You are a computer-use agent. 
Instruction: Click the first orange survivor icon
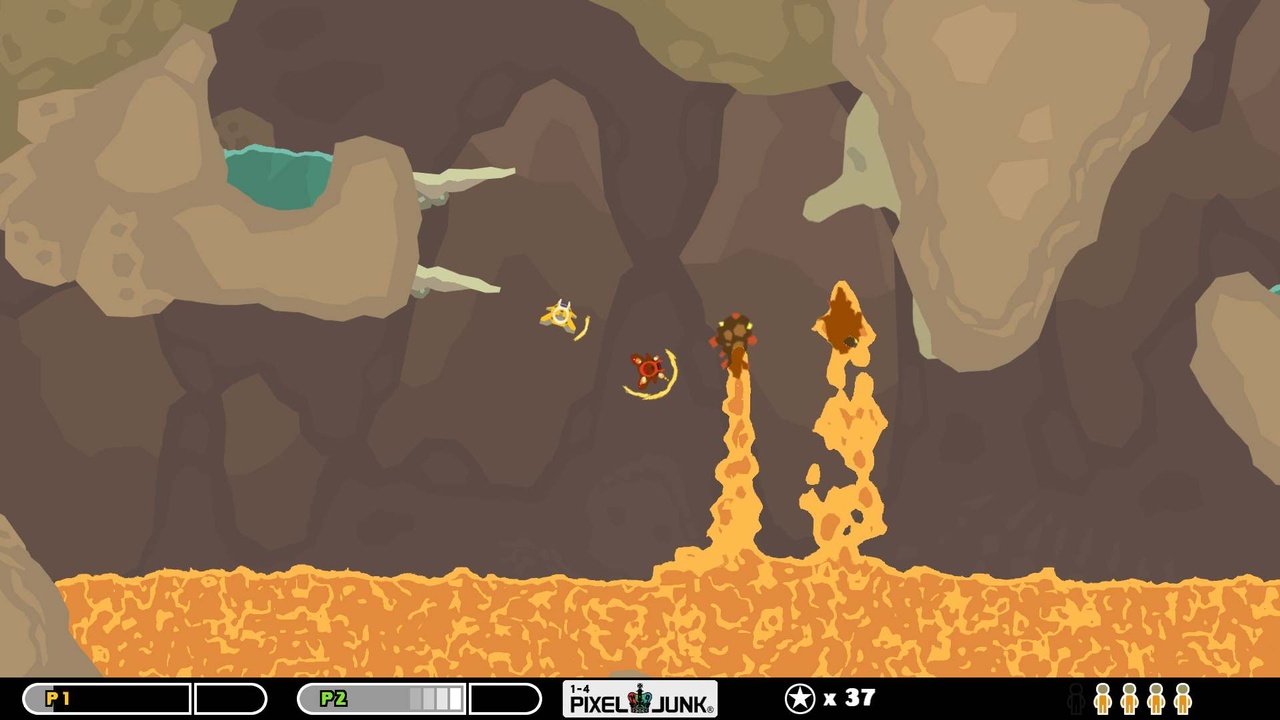click(1103, 700)
